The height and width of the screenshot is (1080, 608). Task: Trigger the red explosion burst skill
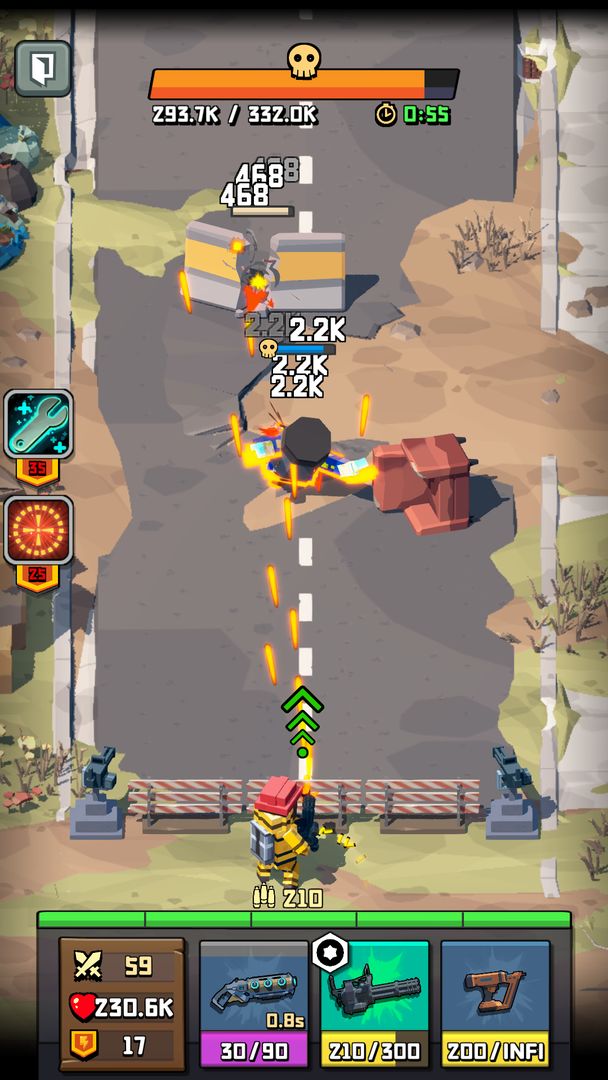tap(39, 530)
